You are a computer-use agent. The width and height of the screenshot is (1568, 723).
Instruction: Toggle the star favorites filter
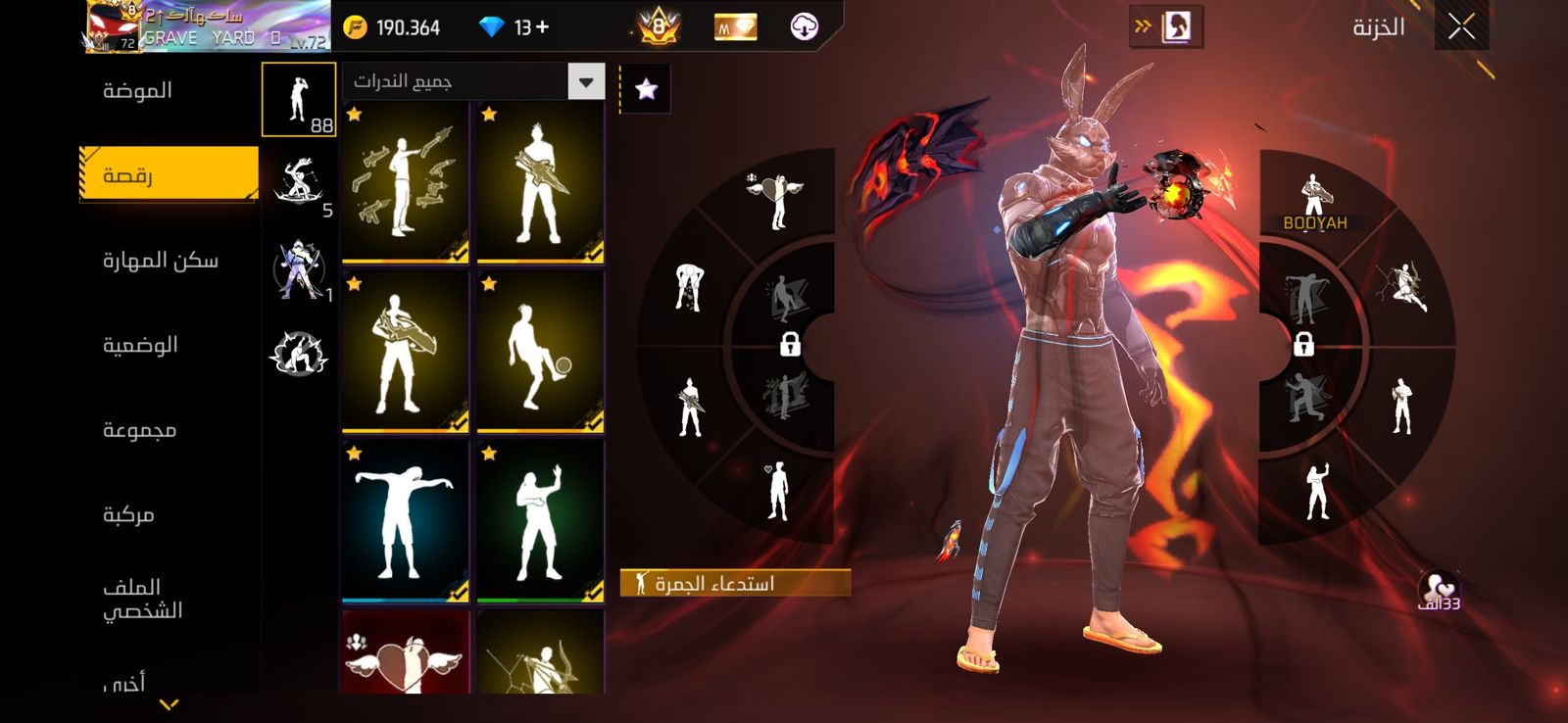pyautogui.click(x=646, y=90)
